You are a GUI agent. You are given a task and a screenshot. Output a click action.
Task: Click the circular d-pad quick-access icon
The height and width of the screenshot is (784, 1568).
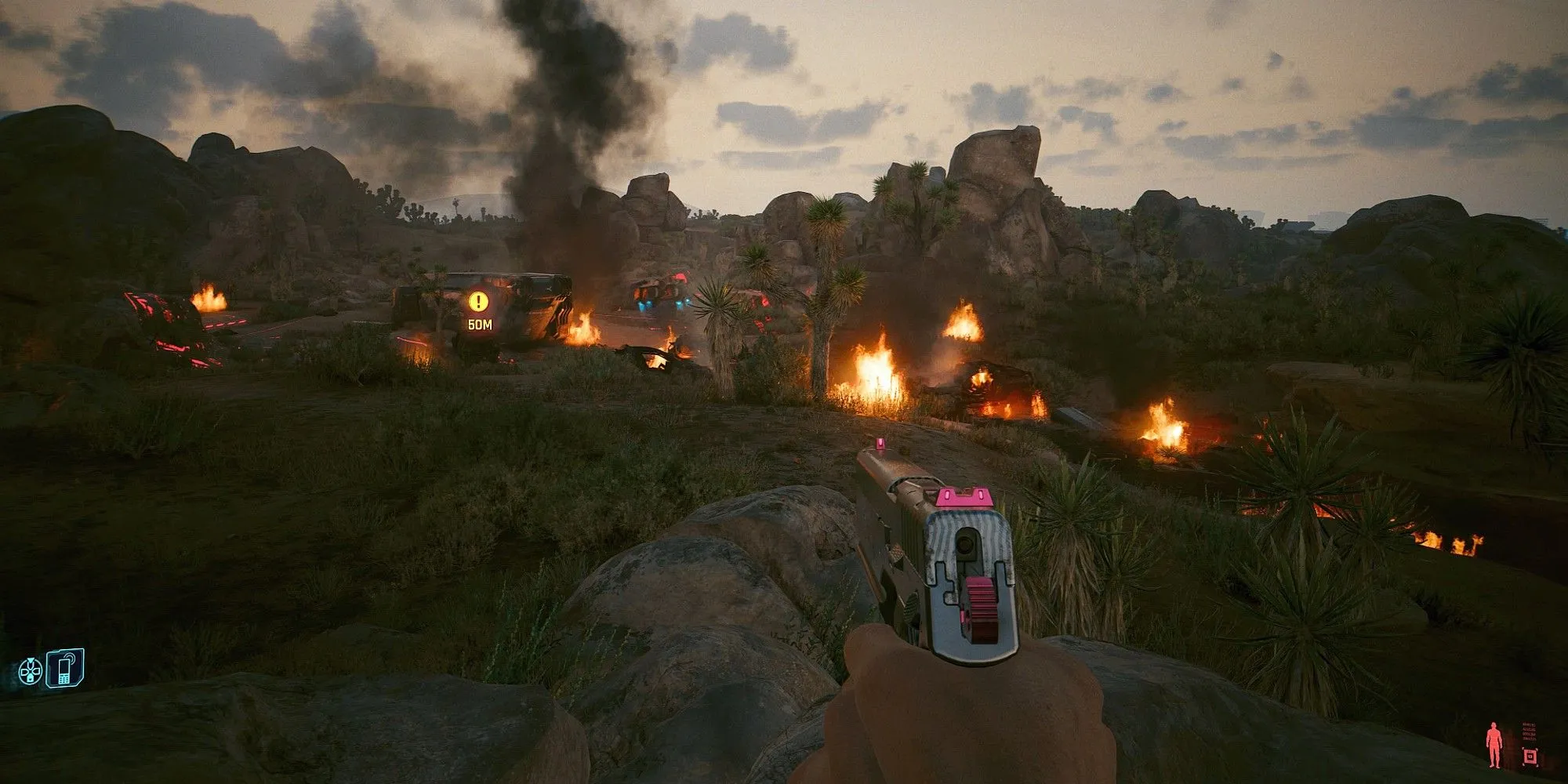coord(30,673)
